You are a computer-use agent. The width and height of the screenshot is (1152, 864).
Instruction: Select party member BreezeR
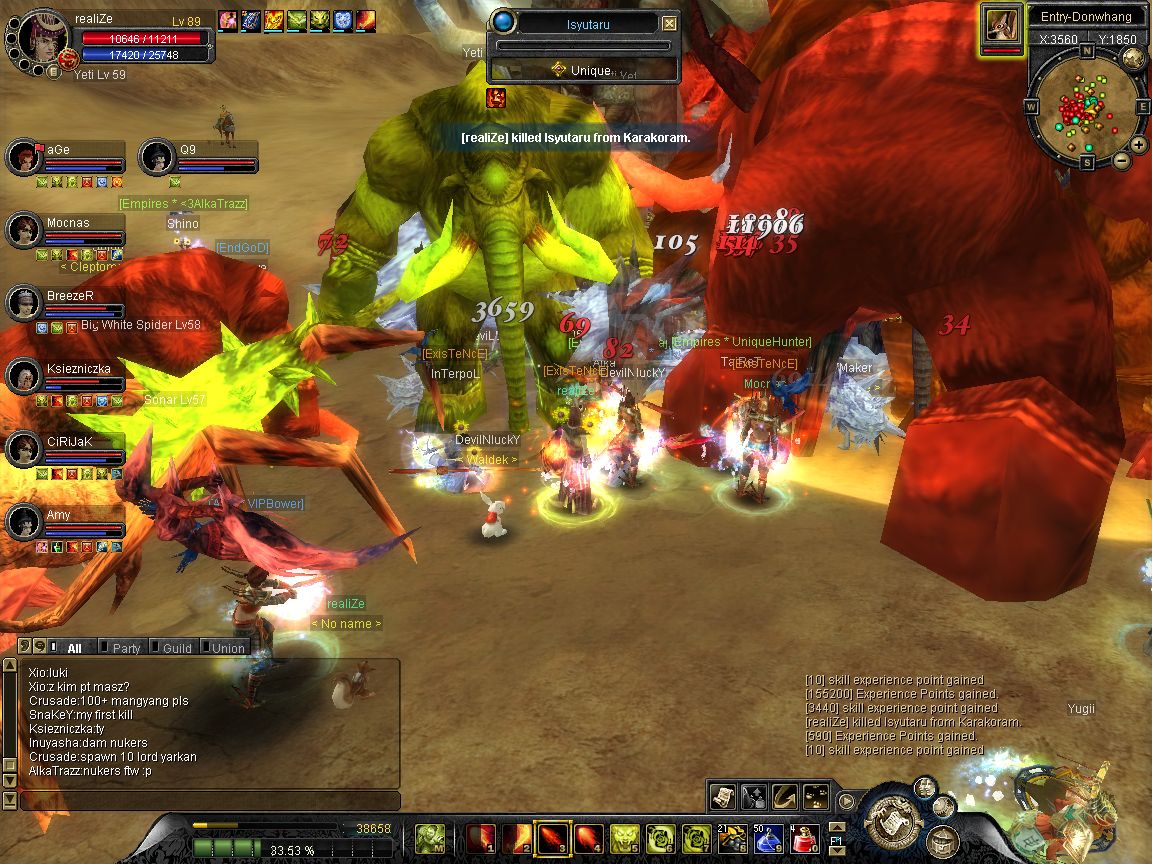(69, 296)
